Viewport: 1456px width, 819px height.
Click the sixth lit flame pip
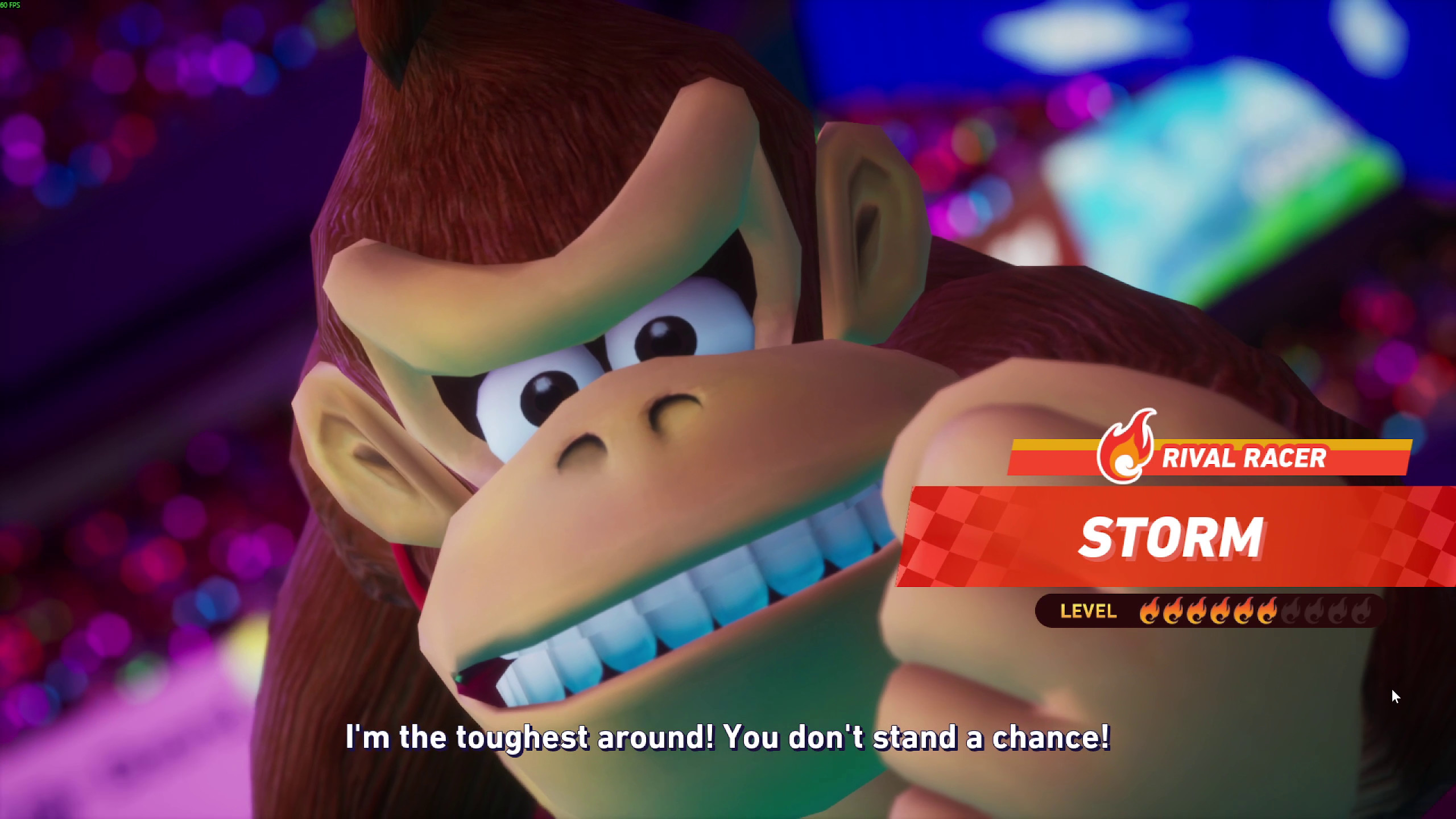(1267, 610)
